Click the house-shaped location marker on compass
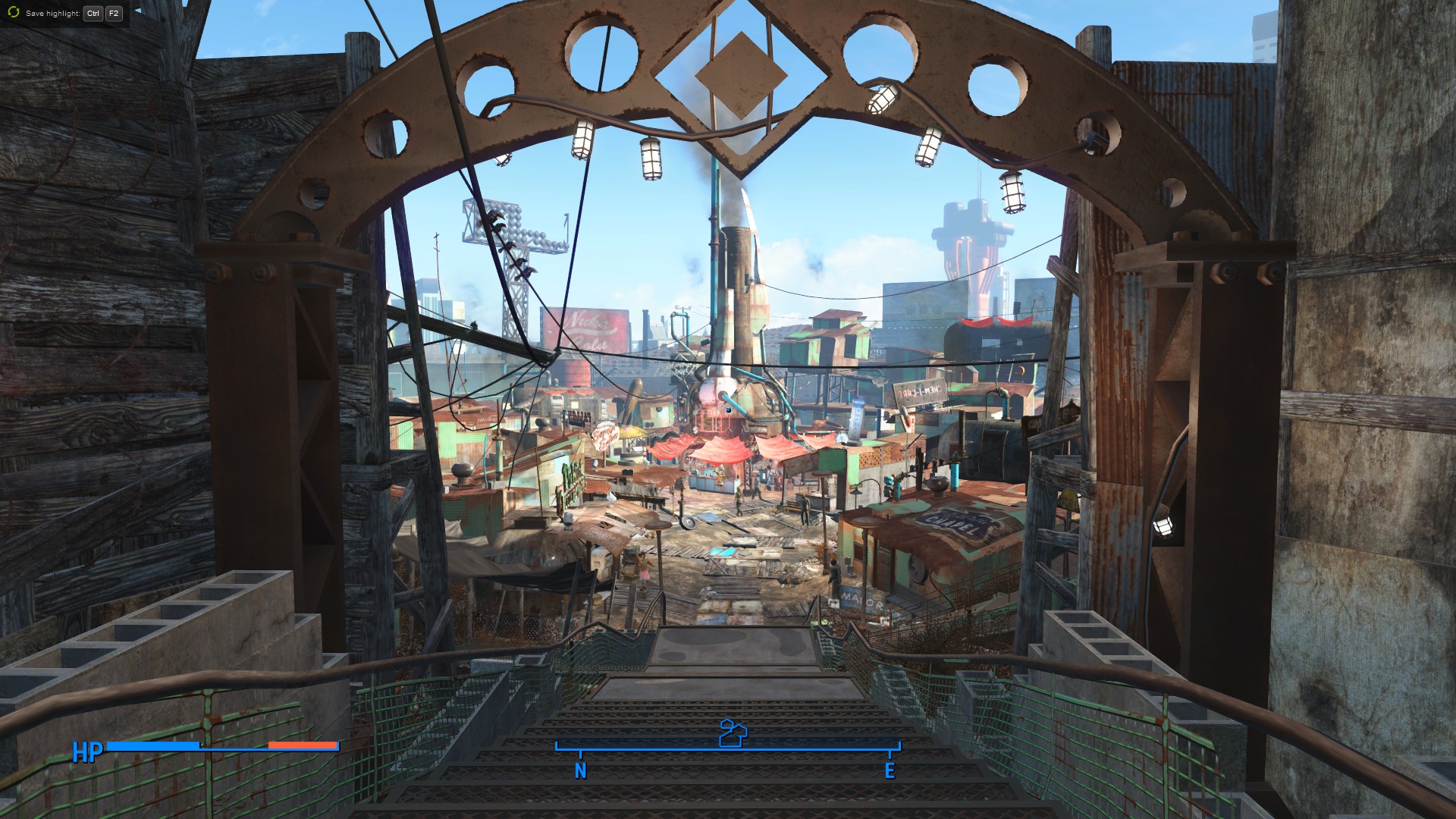The width and height of the screenshot is (1456, 819). (x=732, y=733)
